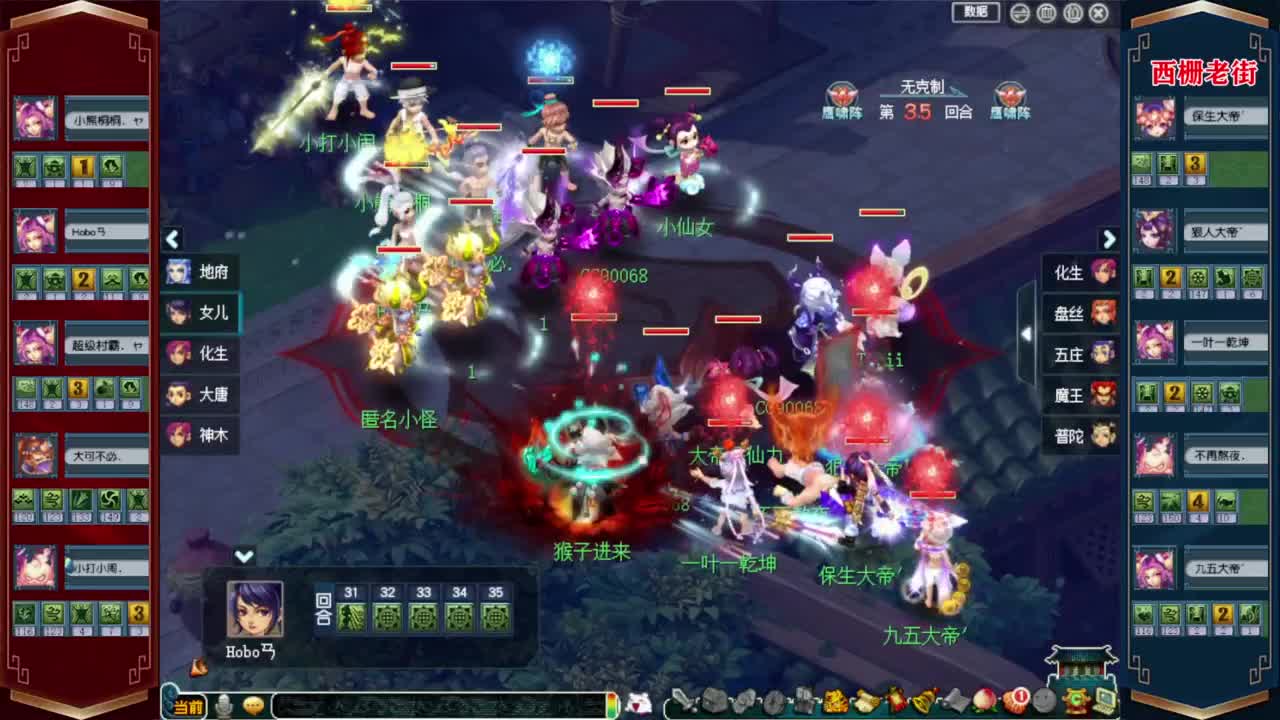This screenshot has width=1280, height=720.
Task: Click the smiley face icon near the chat input
Action: pos(253,705)
